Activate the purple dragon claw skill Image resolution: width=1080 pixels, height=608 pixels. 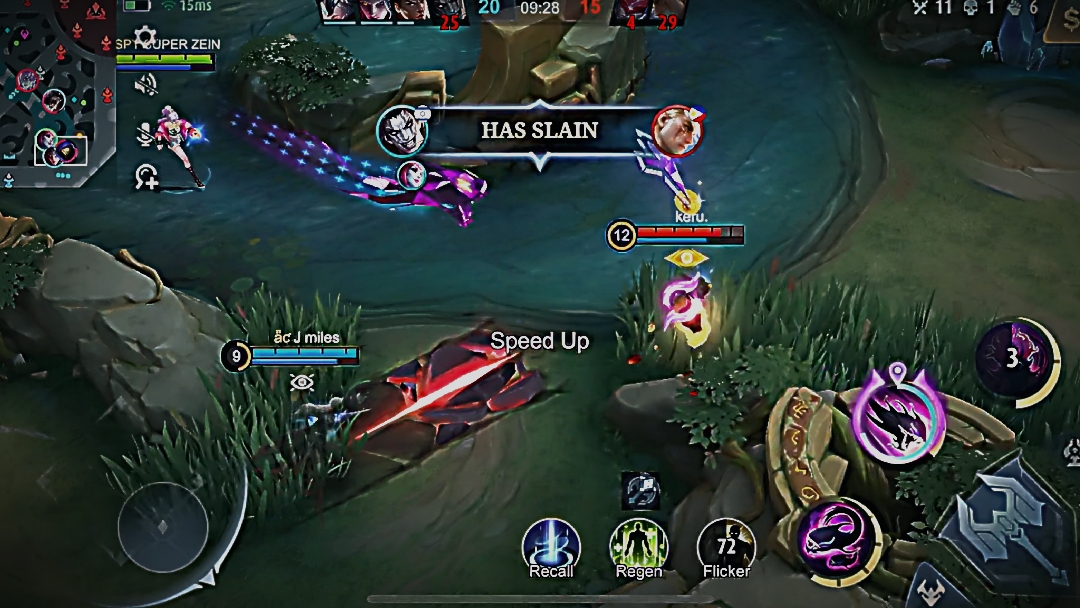(898, 415)
